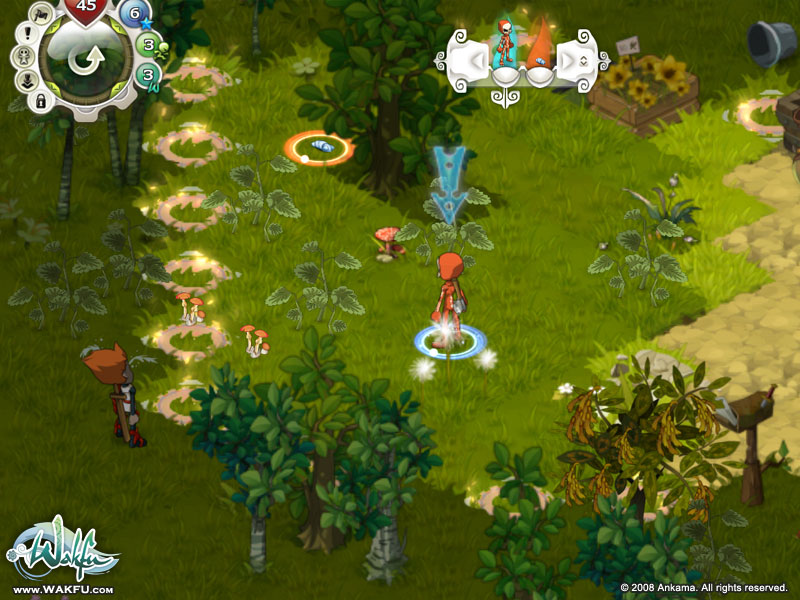800x600 pixels.
Task: Select the flag icon on the HUD ring
Action: (x=40, y=14)
